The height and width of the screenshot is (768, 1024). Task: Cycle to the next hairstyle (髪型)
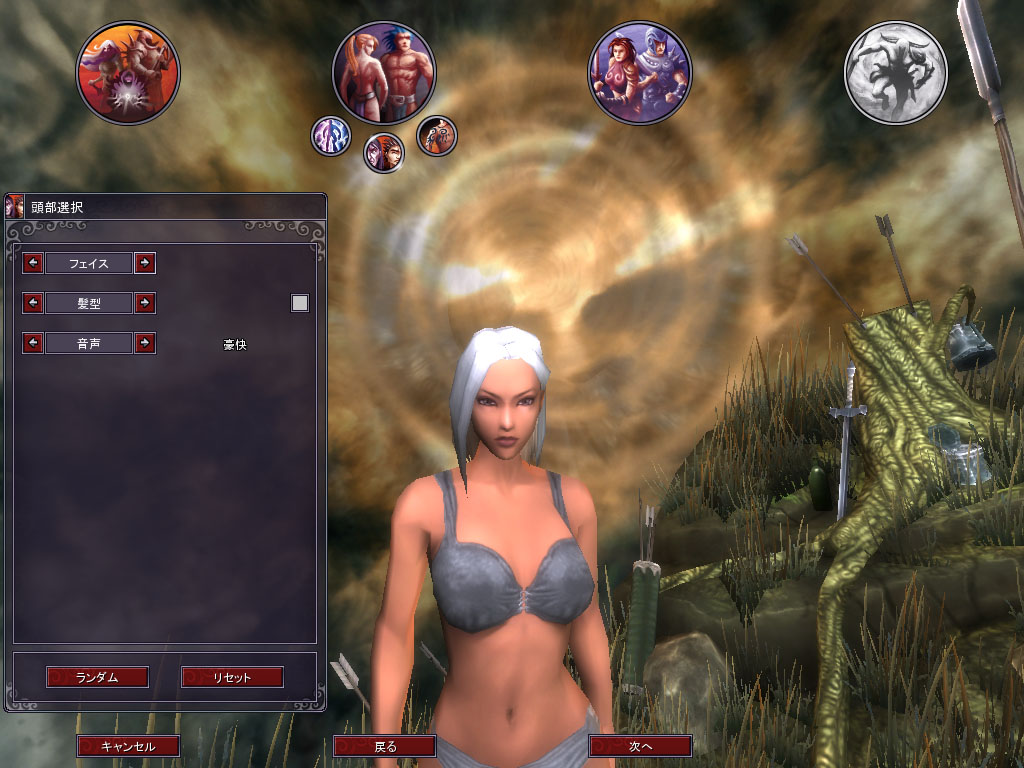145,302
